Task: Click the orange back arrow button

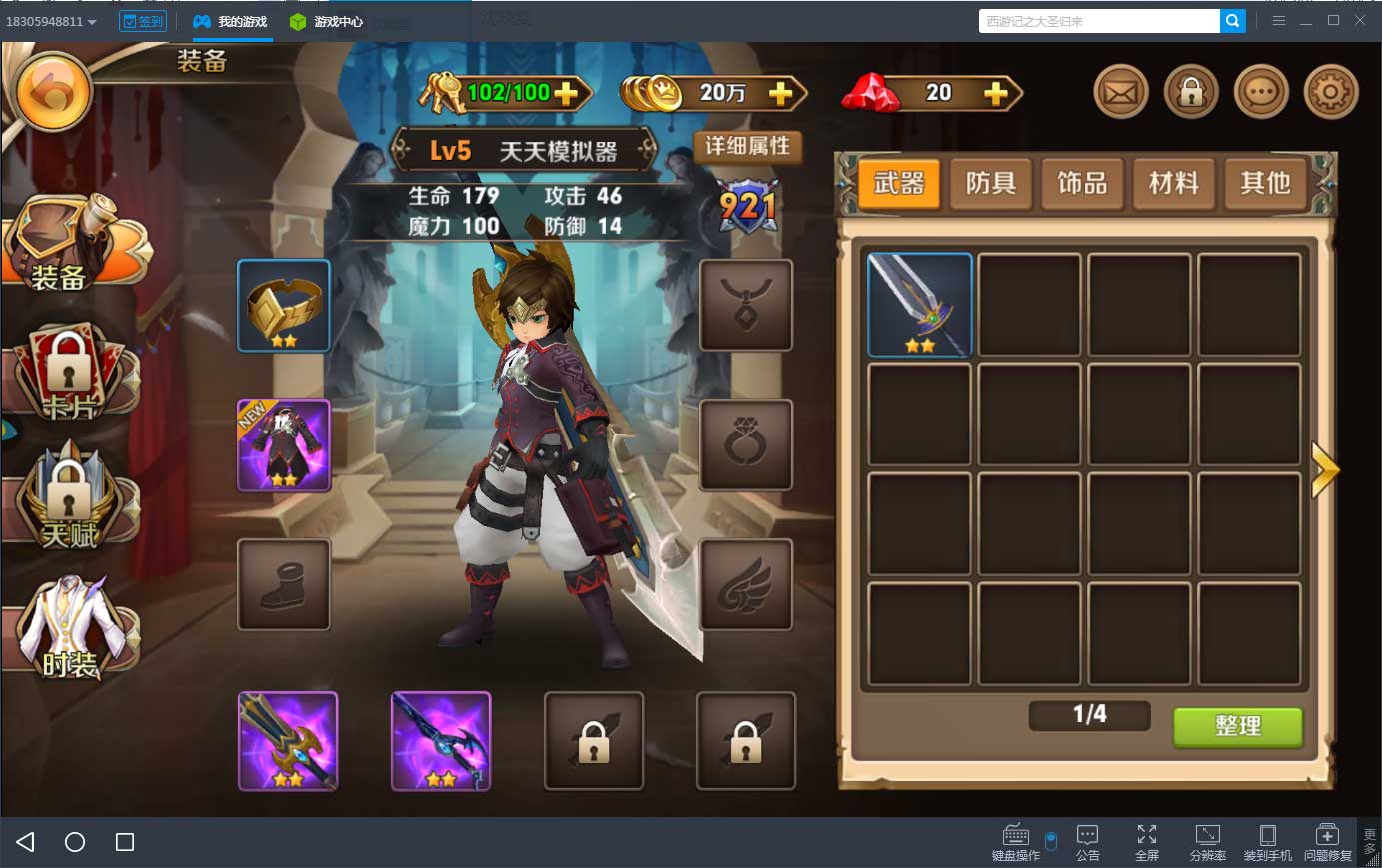Action: point(55,93)
